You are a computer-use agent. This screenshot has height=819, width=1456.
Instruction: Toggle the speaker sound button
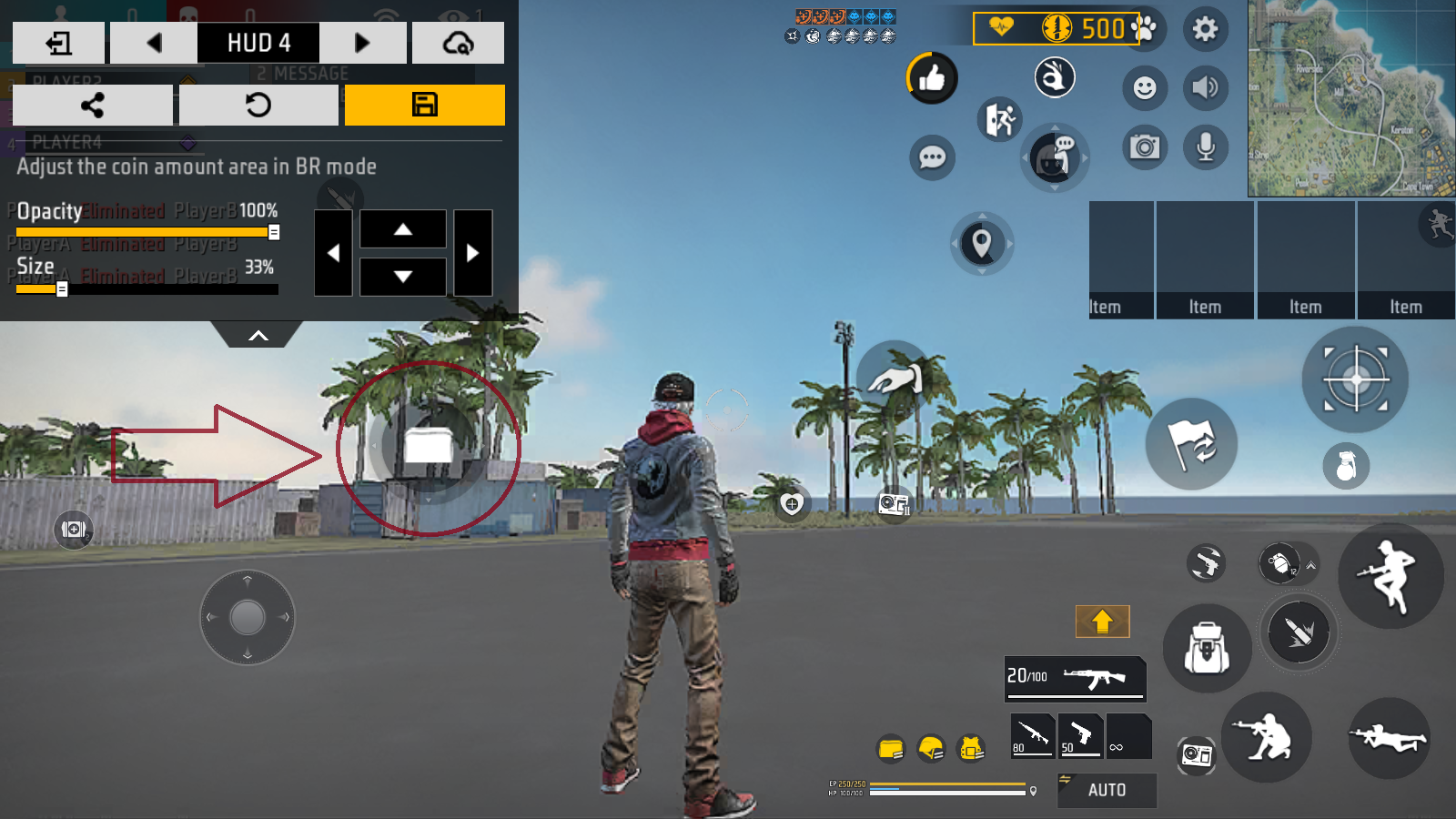point(1206,87)
